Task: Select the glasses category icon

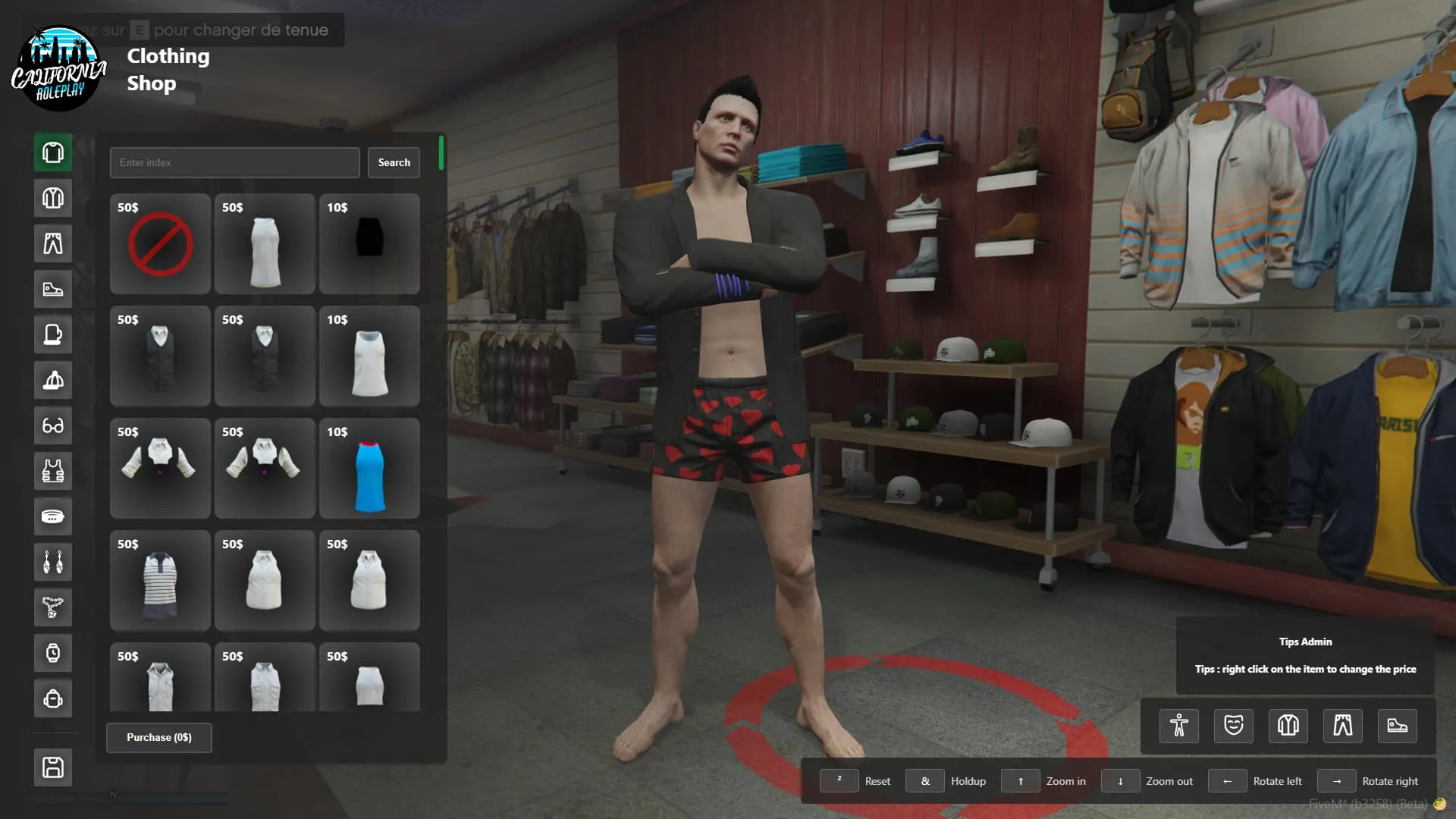Action: (52, 425)
